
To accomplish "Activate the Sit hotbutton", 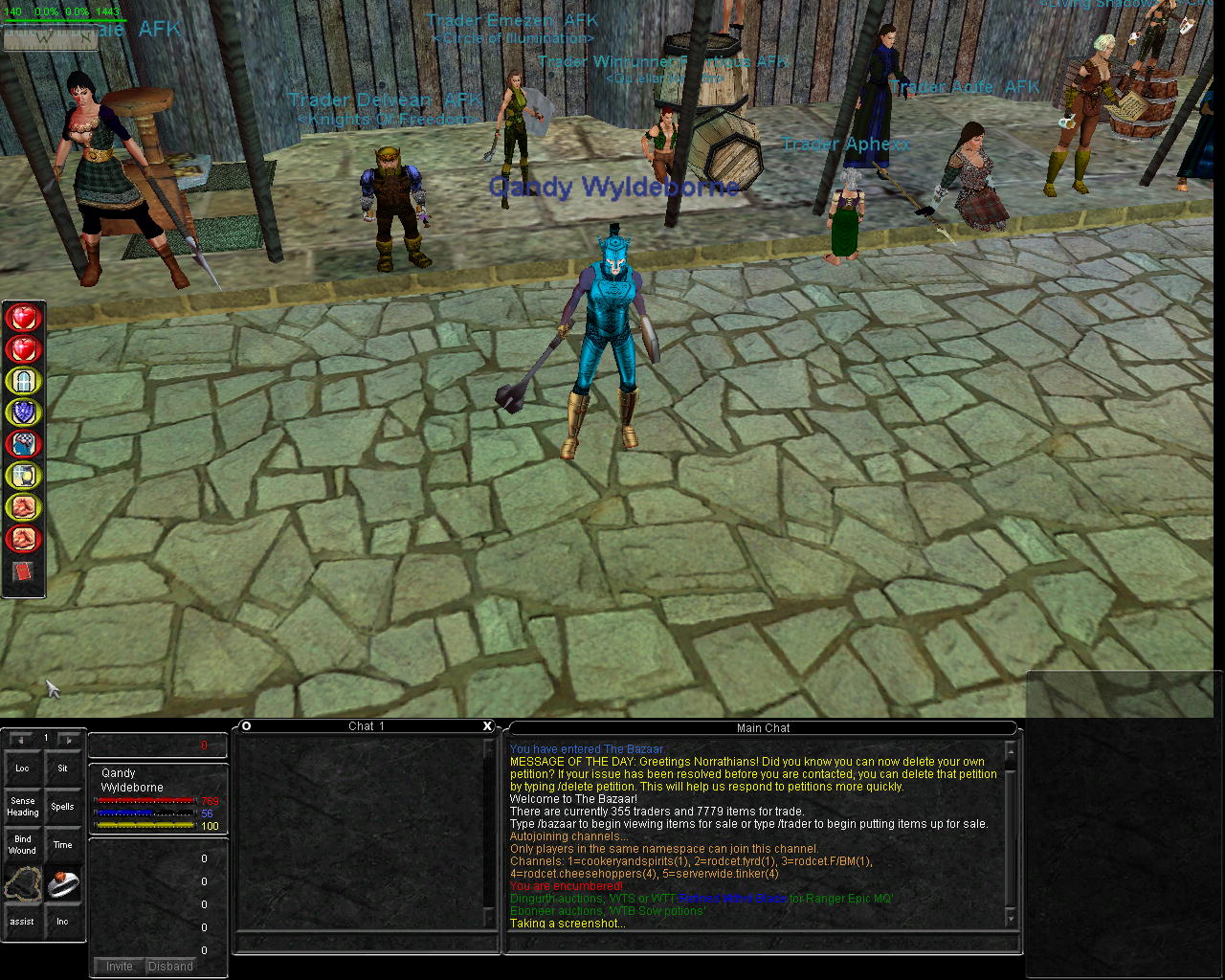I will (62, 768).
